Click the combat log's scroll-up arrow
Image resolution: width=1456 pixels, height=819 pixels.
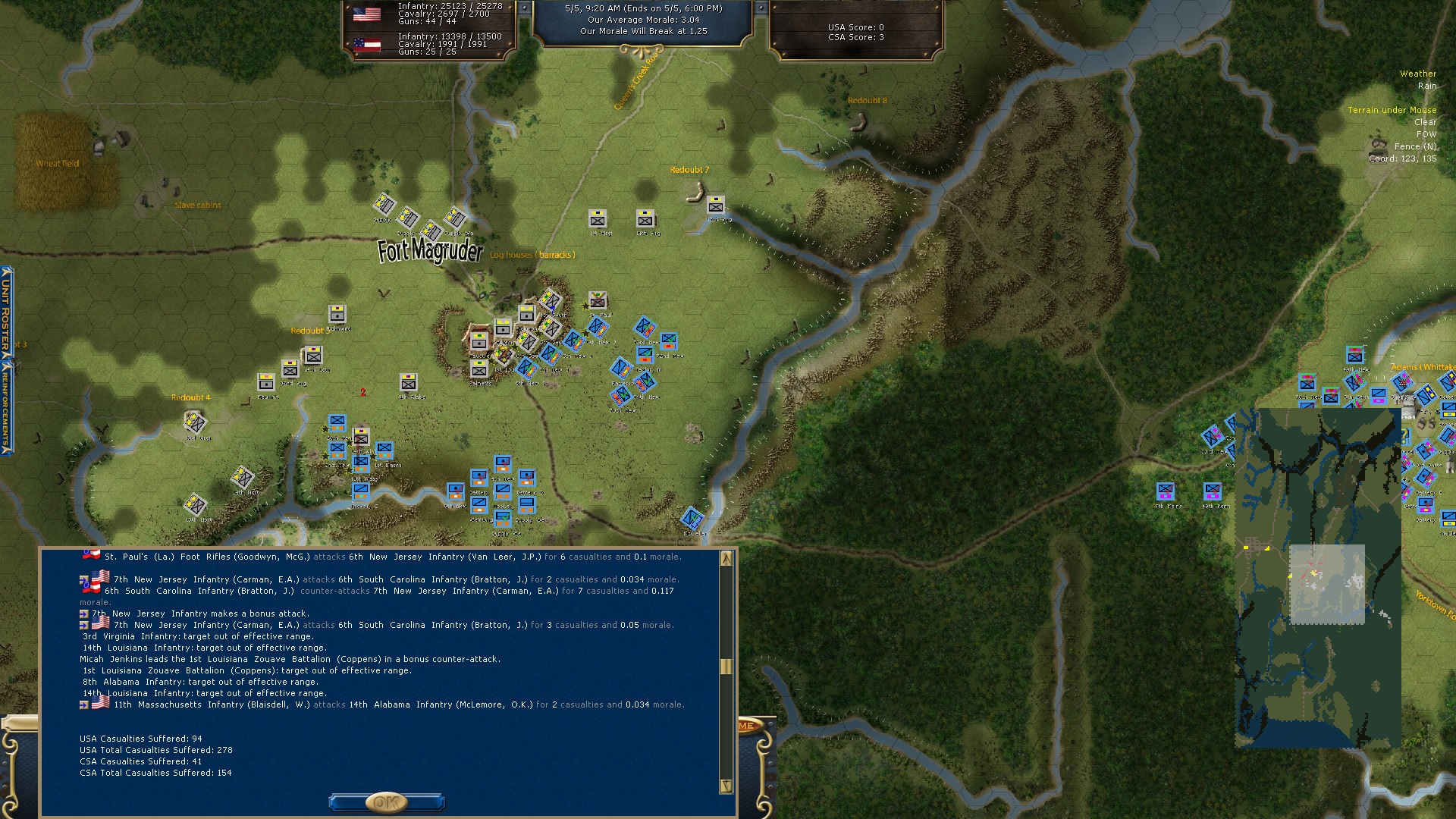click(x=726, y=559)
